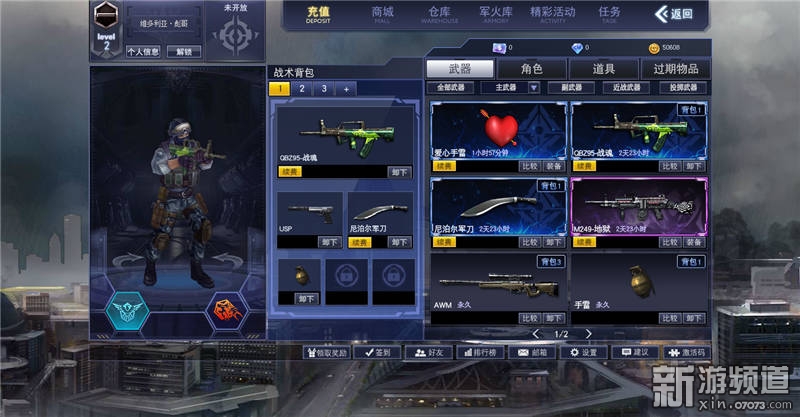Switch to the 角色 character tab
Image resolution: width=800 pixels, height=417 pixels.
tap(532, 69)
